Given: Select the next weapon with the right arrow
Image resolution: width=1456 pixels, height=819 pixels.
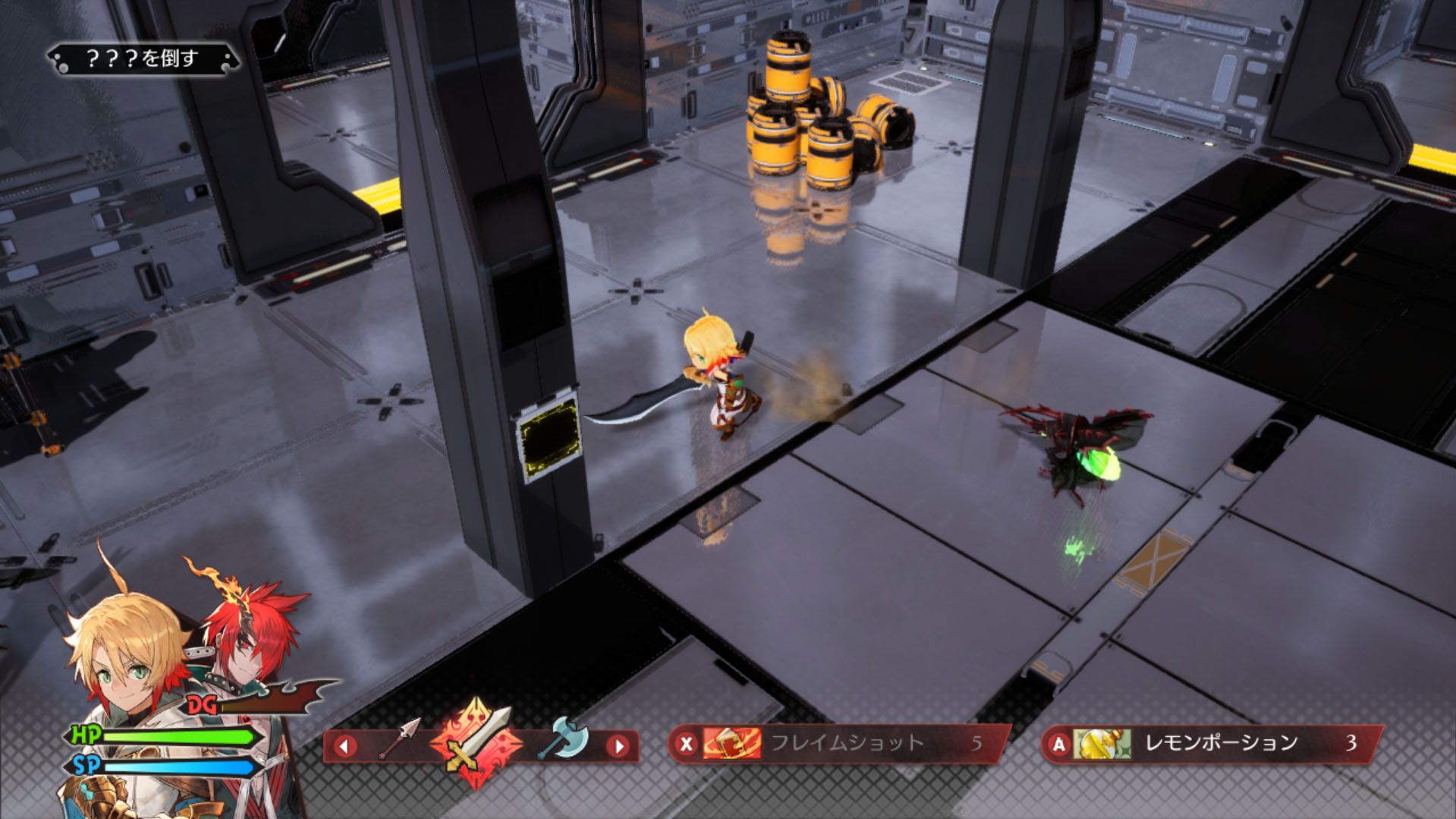Looking at the screenshot, I should pos(619,745).
